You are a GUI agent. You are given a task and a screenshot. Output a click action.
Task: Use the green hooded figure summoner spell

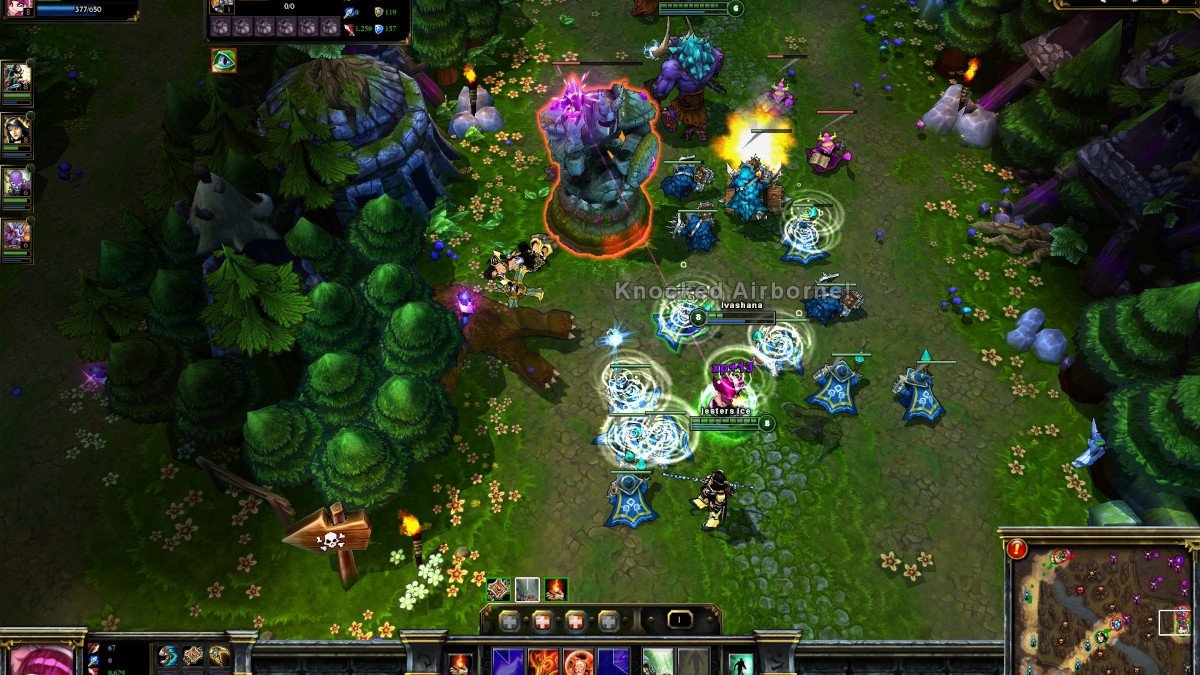[657, 662]
